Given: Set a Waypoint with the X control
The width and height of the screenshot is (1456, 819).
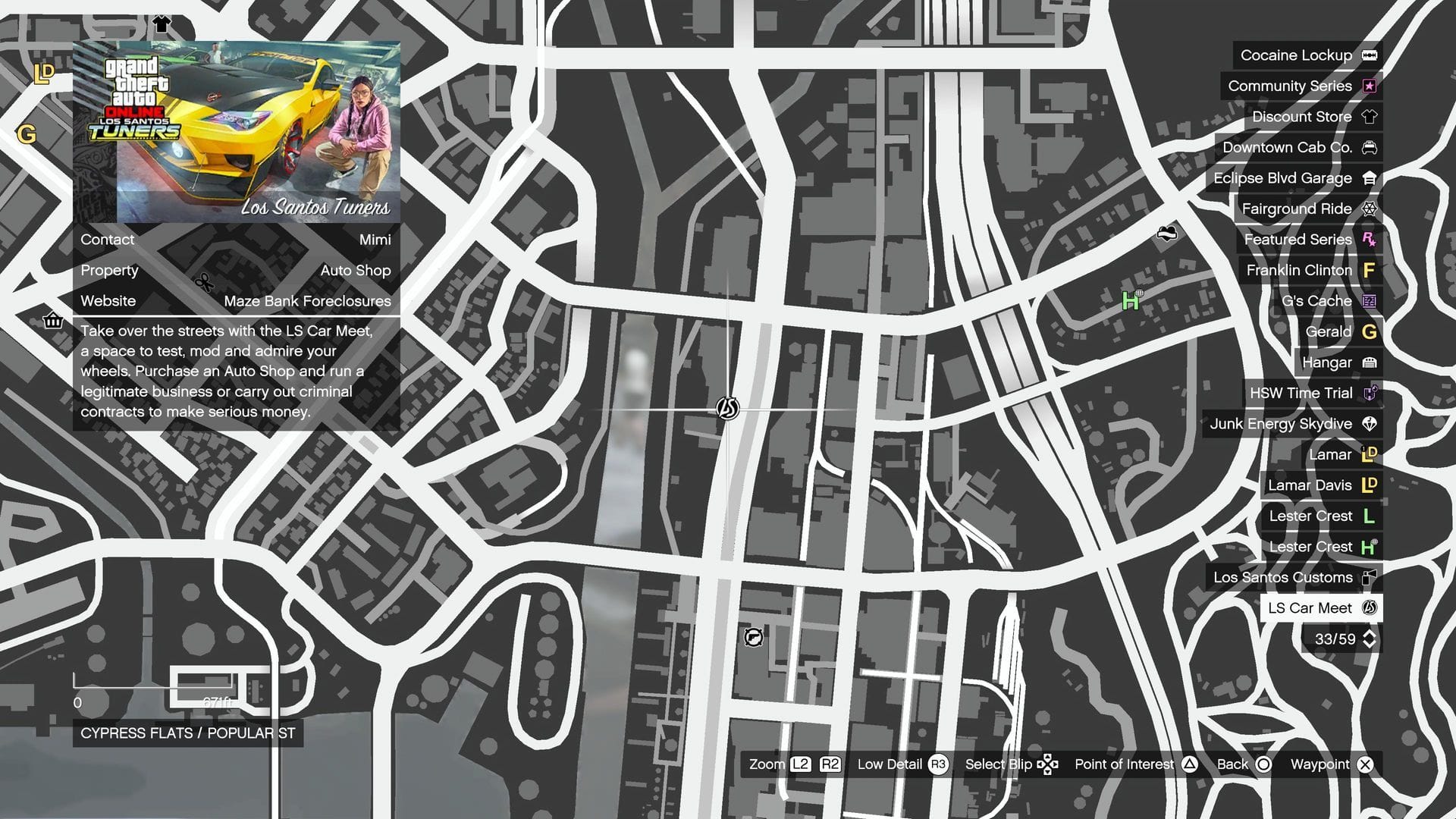Looking at the screenshot, I should point(1367,764).
